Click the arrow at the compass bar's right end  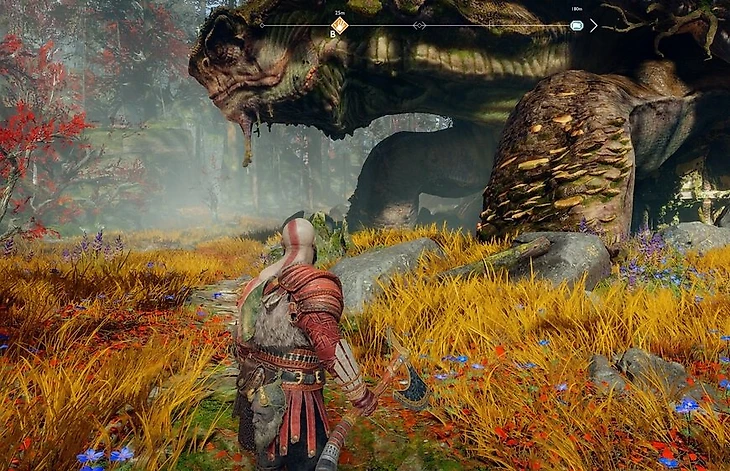coord(594,25)
